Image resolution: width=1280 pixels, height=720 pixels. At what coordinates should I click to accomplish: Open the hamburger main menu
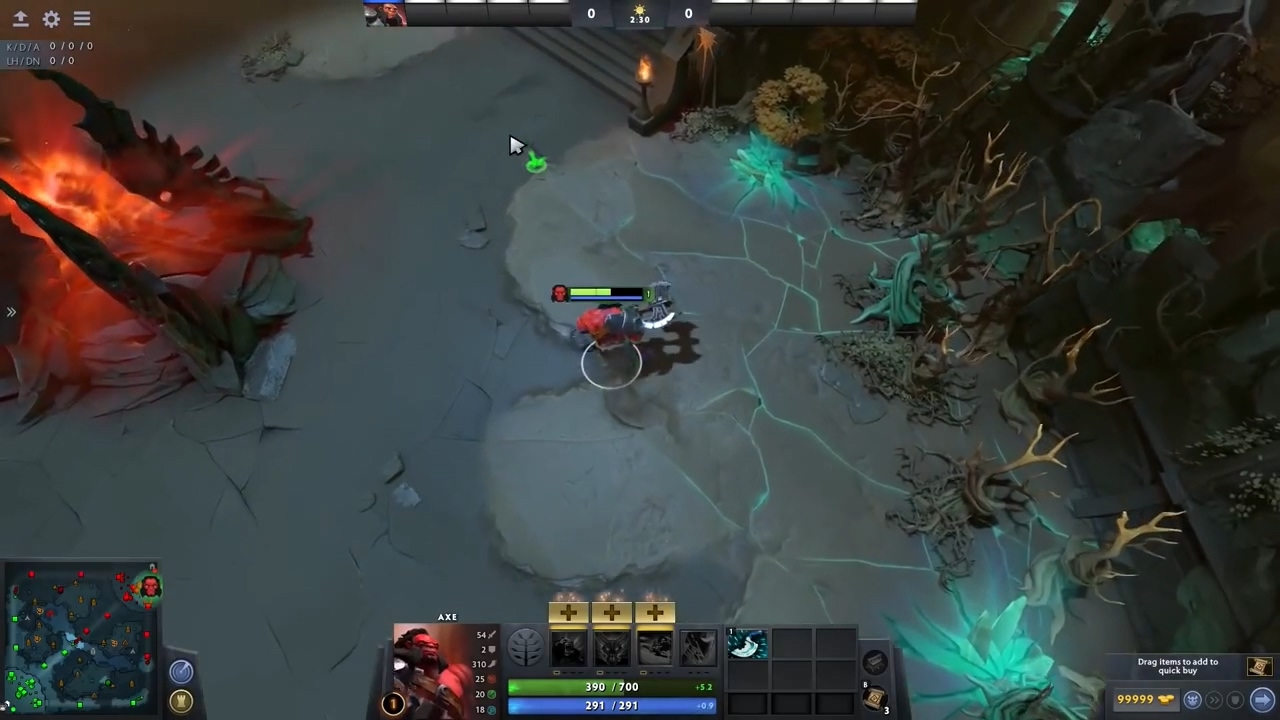point(82,19)
